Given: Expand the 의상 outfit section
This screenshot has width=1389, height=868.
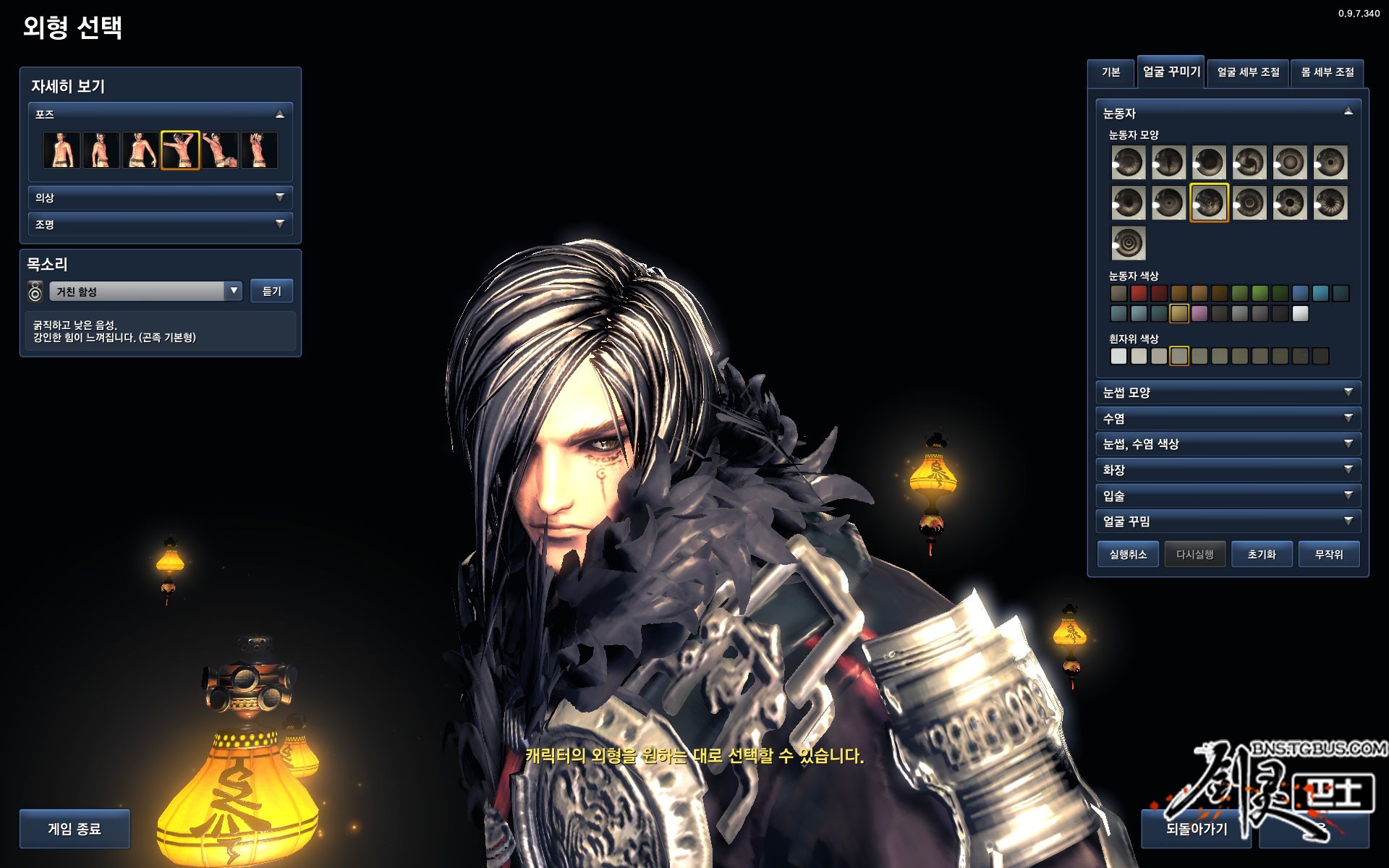Looking at the screenshot, I should 160,197.
